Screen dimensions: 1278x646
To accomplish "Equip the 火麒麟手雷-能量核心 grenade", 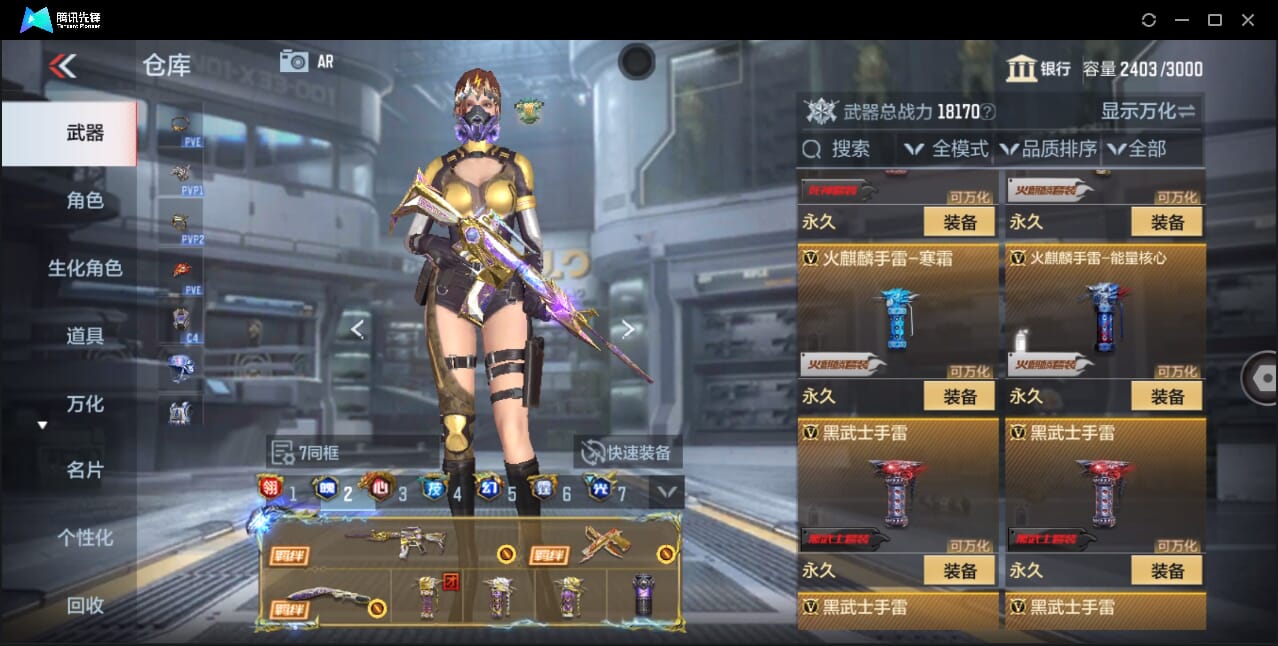I will pos(1166,396).
